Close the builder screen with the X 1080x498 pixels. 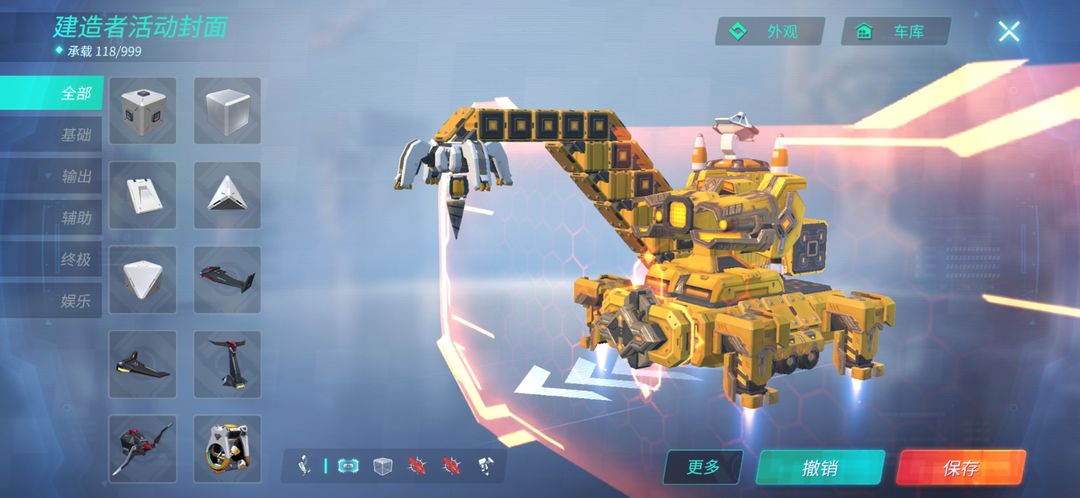click(1008, 31)
